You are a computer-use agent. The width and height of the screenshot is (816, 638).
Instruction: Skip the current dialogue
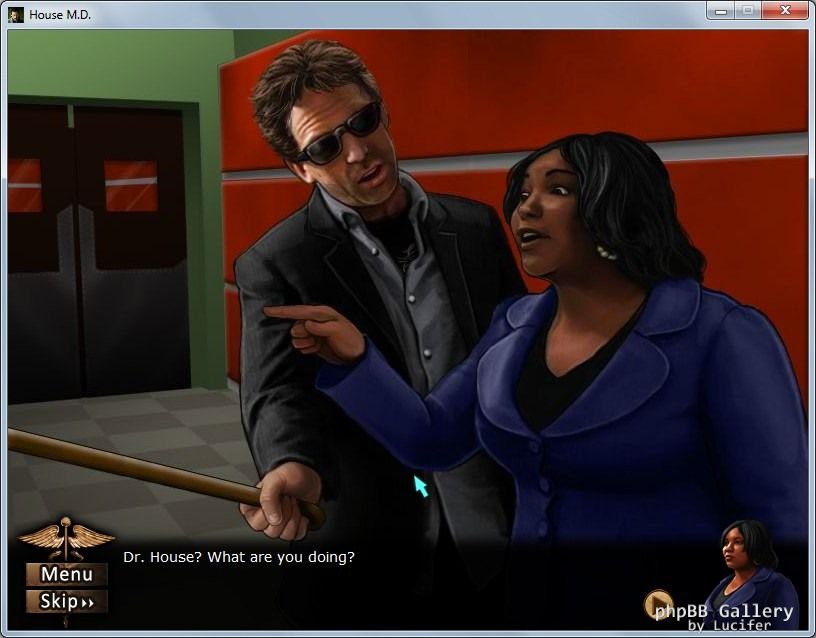67,601
